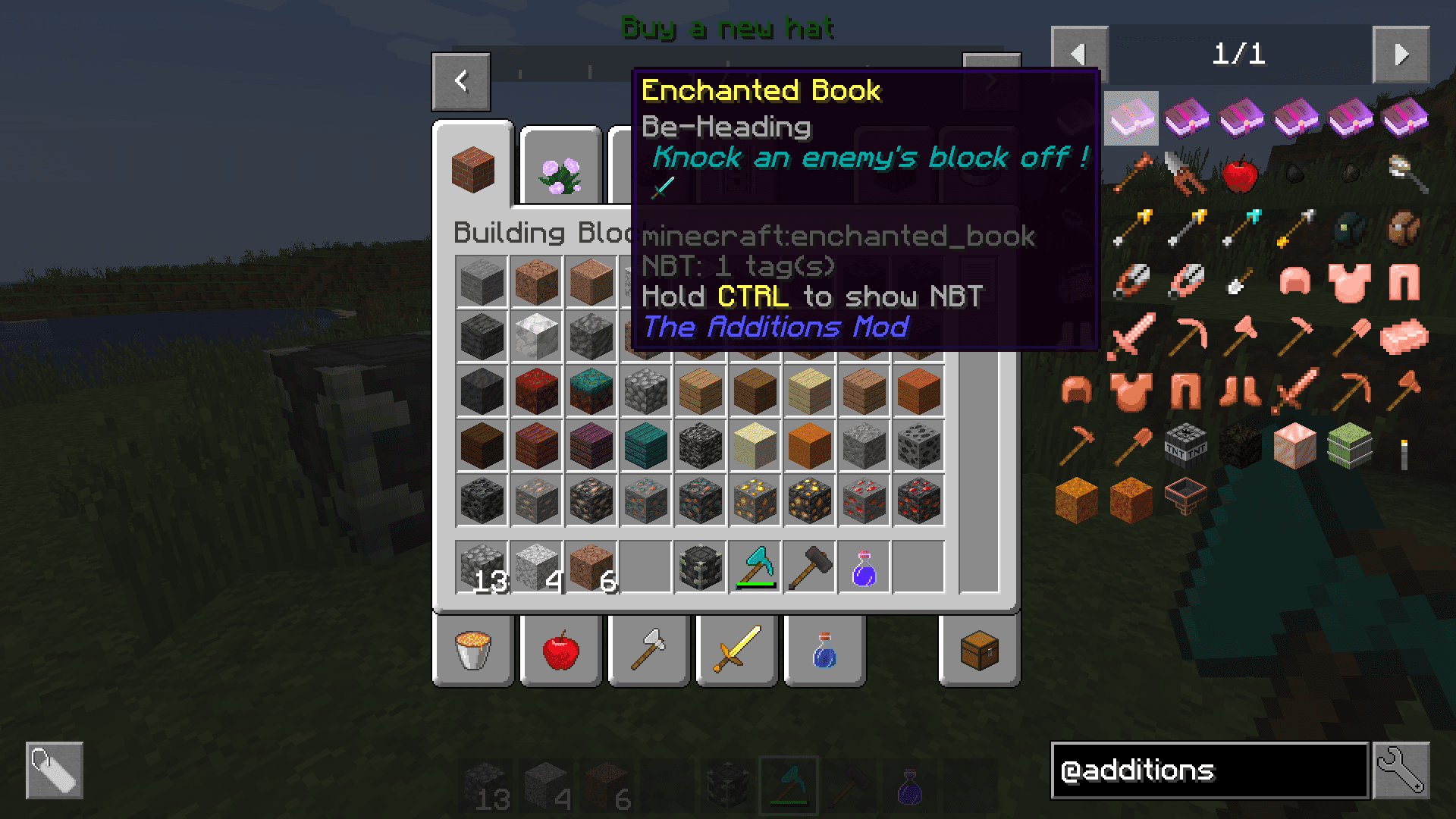Viewport: 1456px width, 819px height.
Task: Switch to the iron axe Tools tab
Action: pos(648,651)
